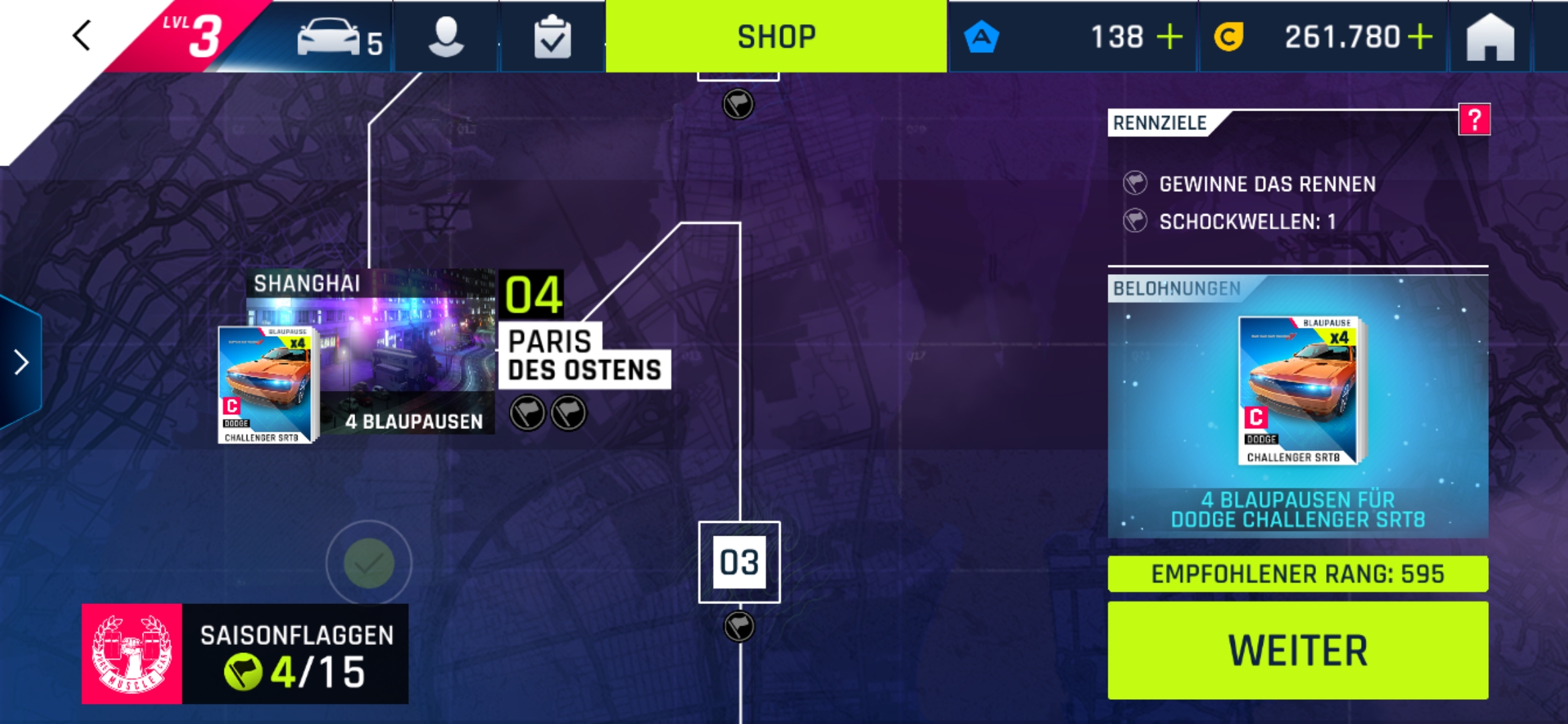The height and width of the screenshot is (724, 1568).
Task: Go back with the arrow button
Action: point(82,36)
